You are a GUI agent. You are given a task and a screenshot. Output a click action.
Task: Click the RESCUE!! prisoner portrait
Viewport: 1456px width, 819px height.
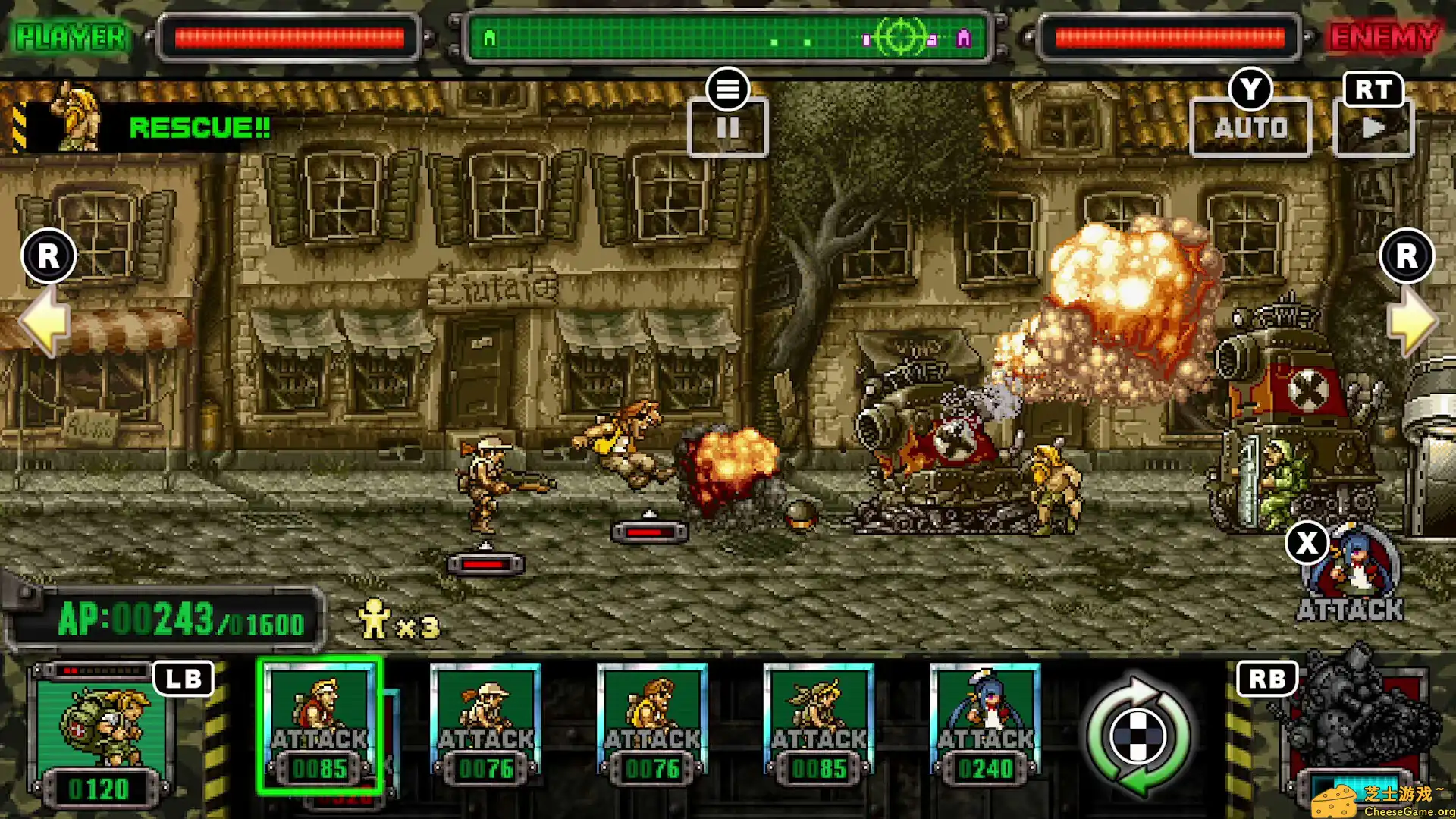pyautogui.click(x=76, y=121)
